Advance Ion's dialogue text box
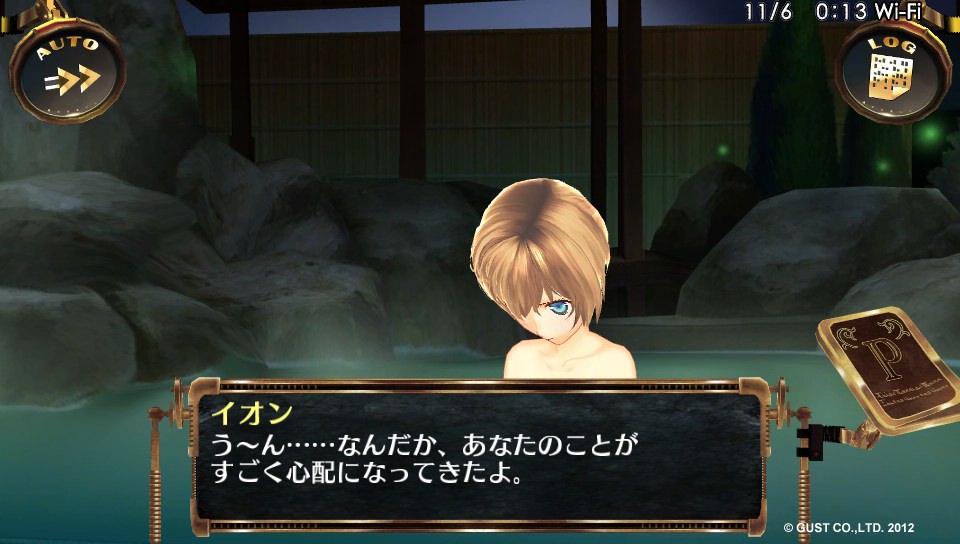Viewport: 960px width, 544px height. pos(478,456)
